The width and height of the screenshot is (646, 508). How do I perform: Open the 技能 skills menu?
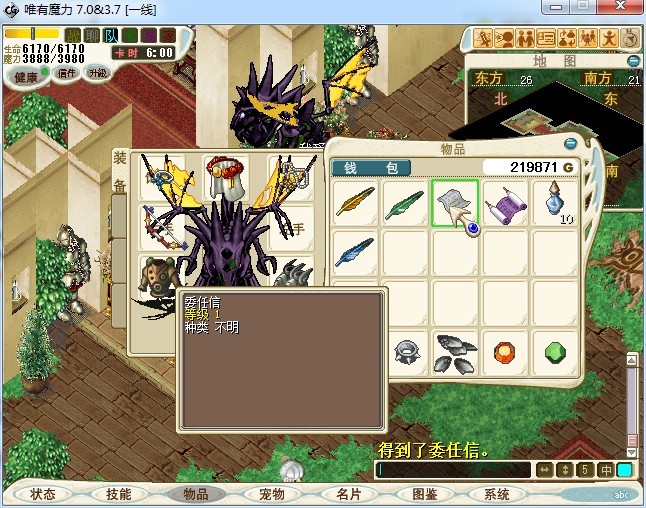coord(118,494)
